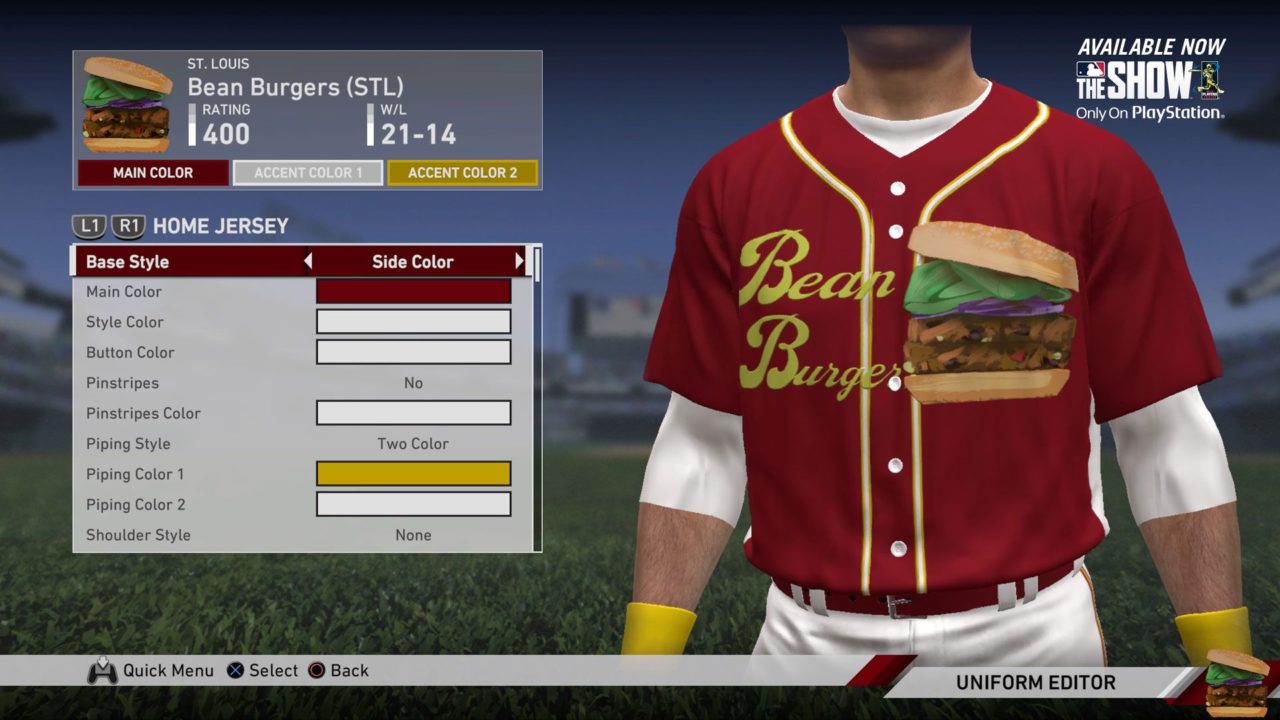
Task: Select the Main Color tab
Action: (153, 173)
